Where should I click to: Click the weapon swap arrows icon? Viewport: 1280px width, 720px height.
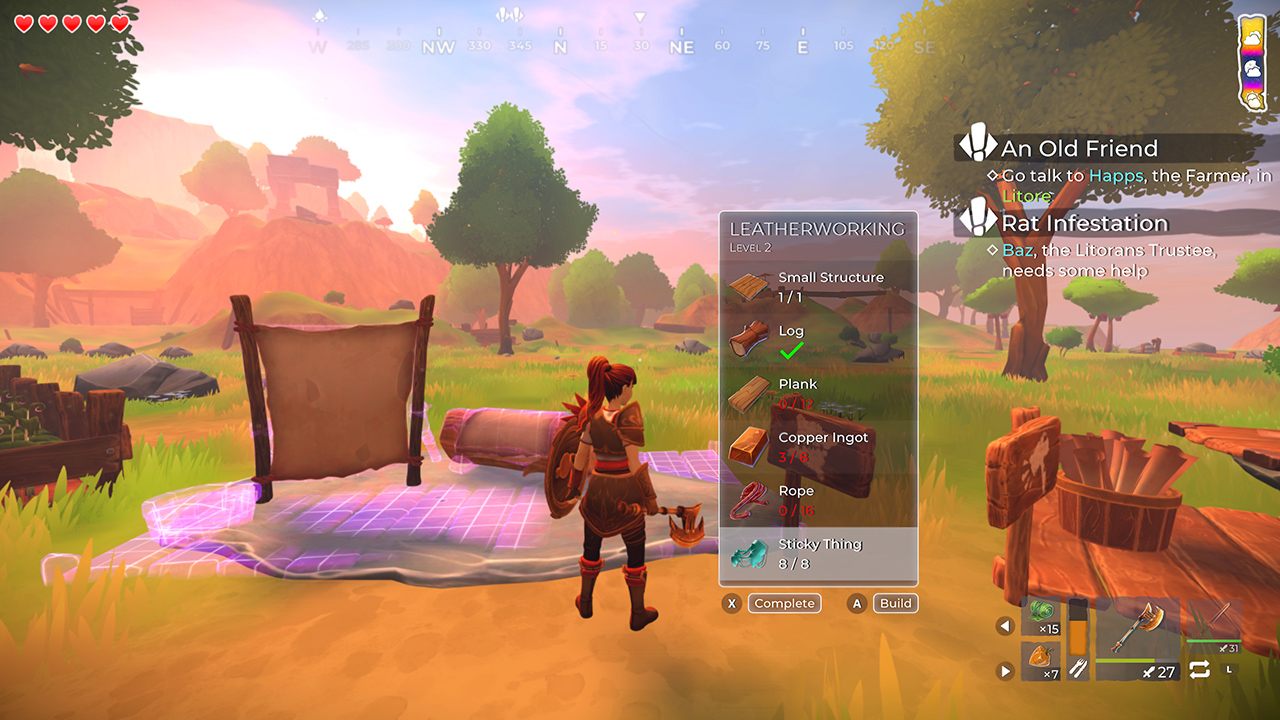[1200, 669]
